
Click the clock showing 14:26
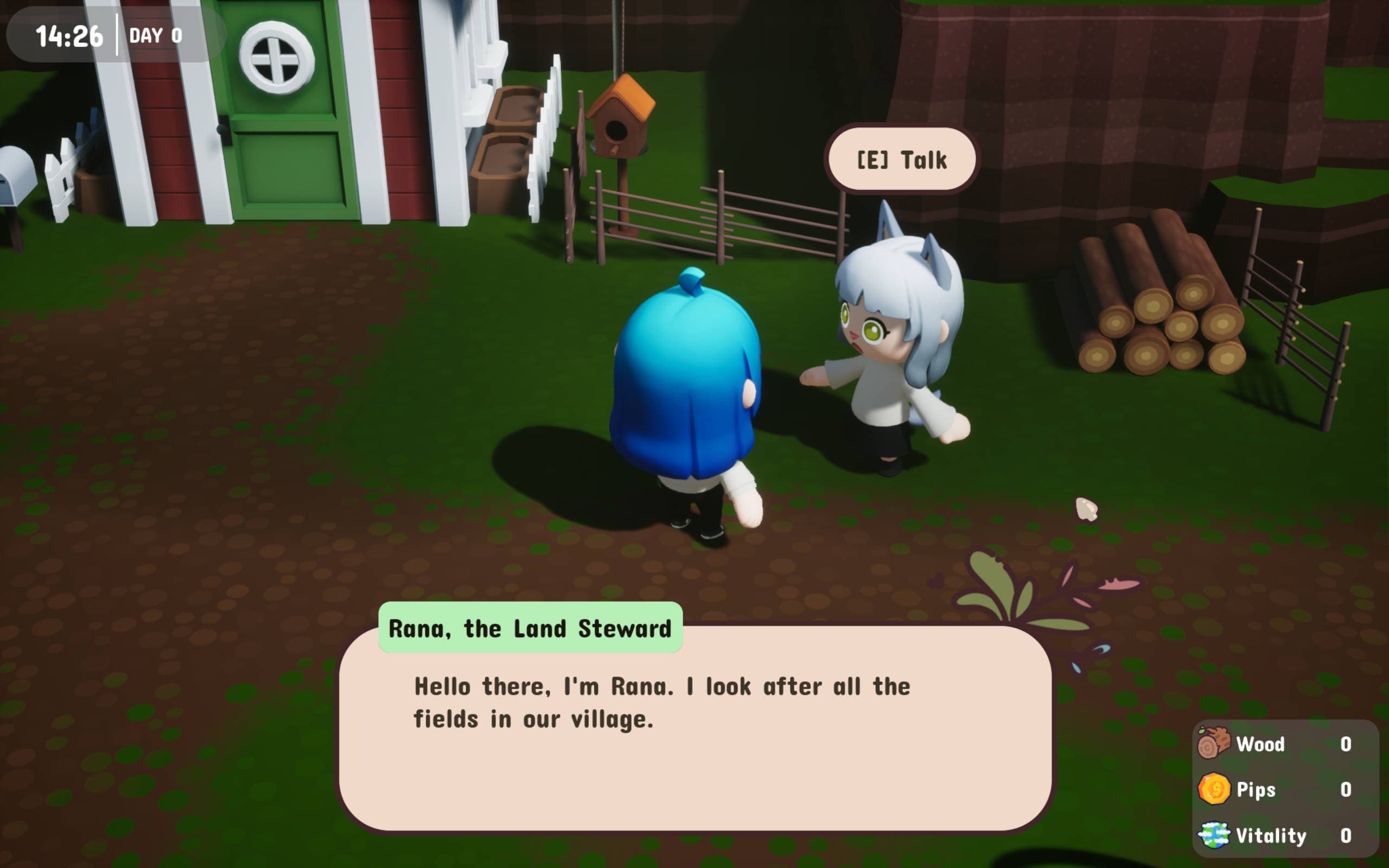tap(69, 36)
